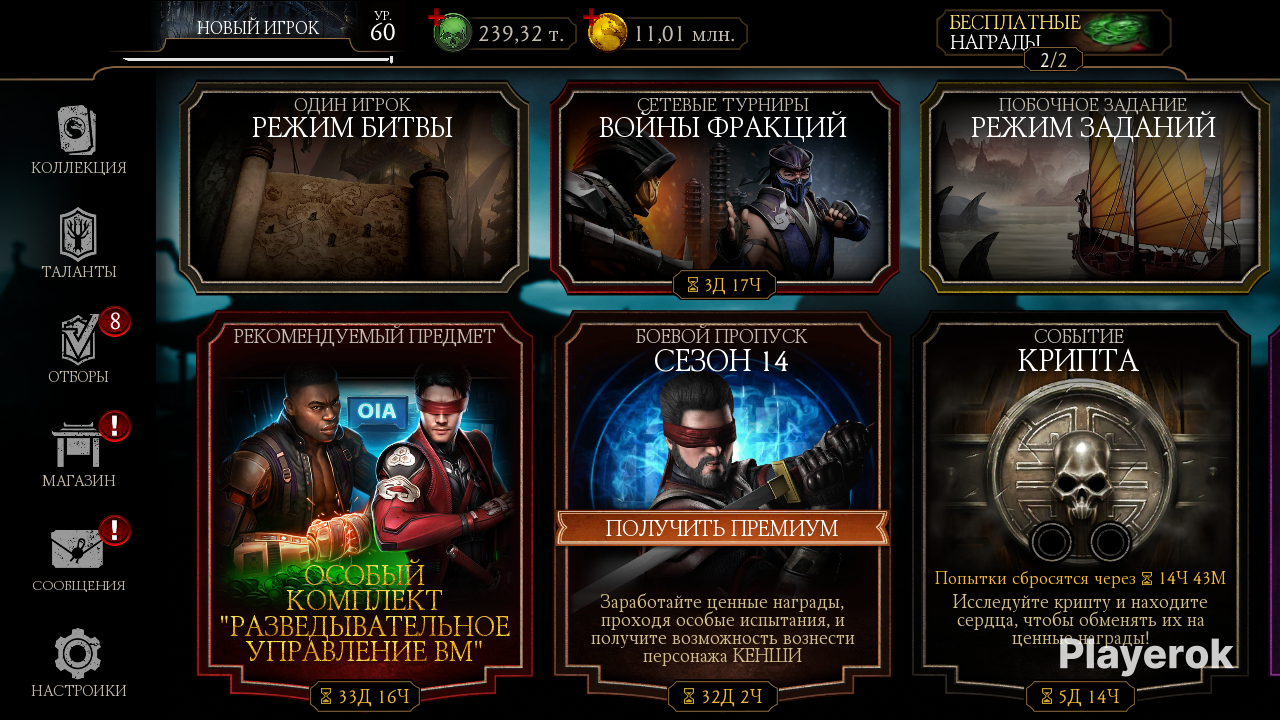
Task: Open the Коллекция card collection
Action: (x=78, y=140)
